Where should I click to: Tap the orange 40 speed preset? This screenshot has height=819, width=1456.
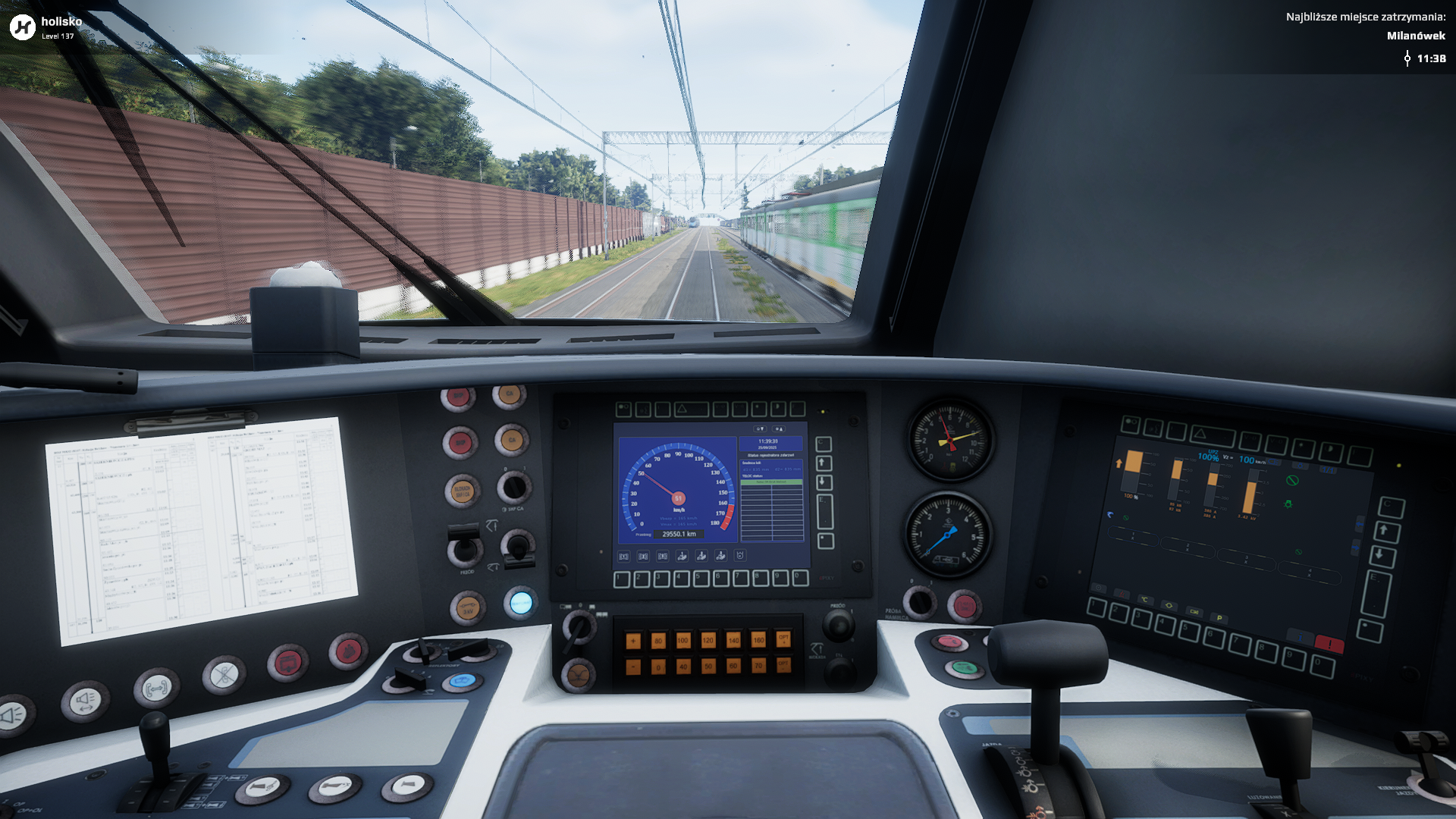pyautogui.click(x=682, y=667)
